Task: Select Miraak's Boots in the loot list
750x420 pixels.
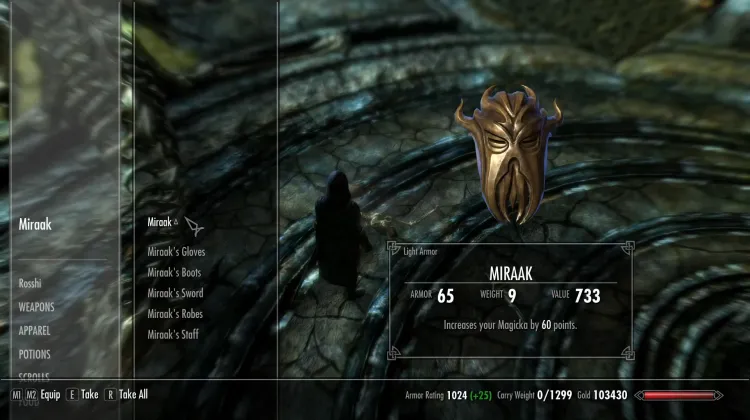Action: click(175, 272)
